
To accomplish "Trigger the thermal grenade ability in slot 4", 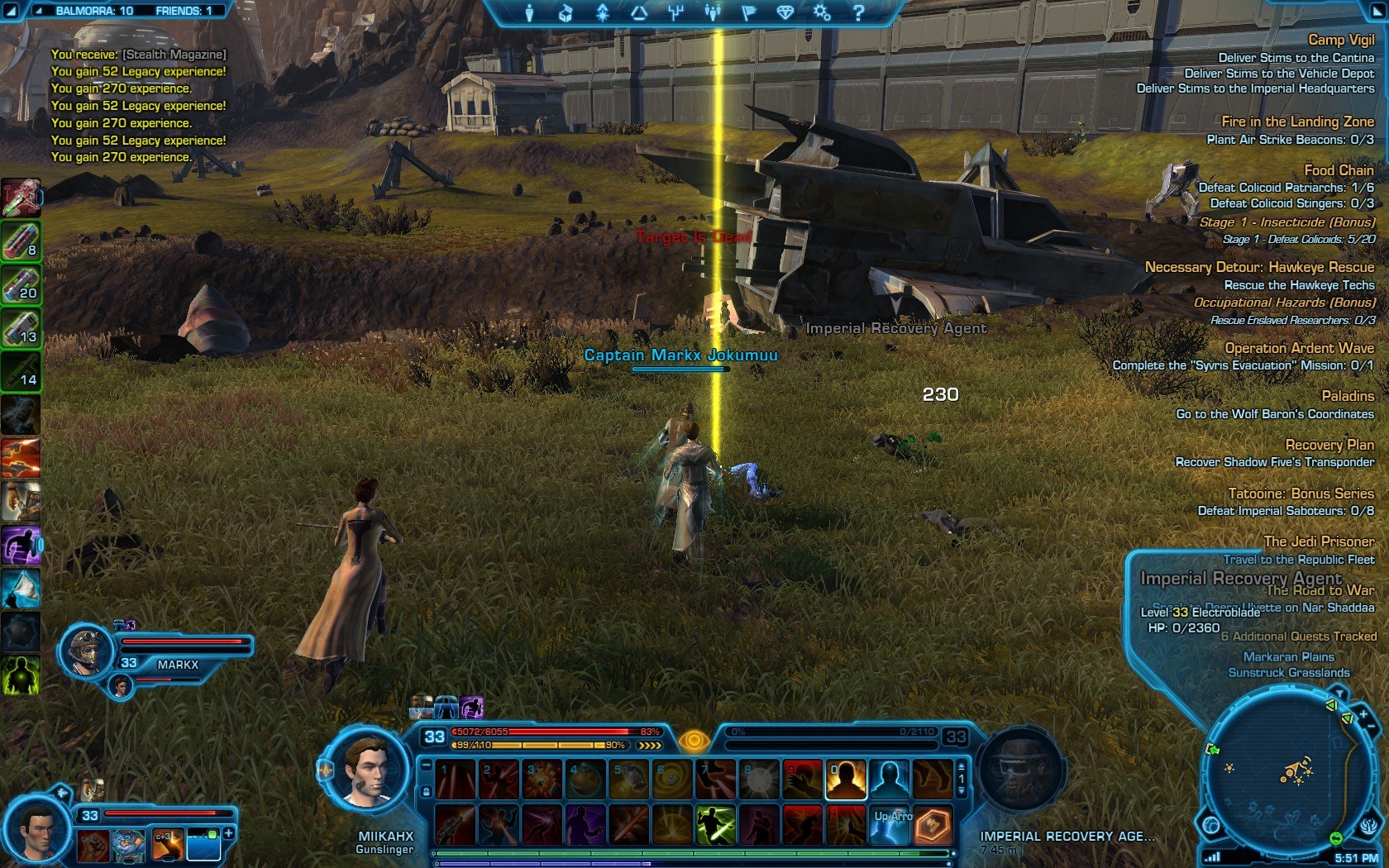I will pos(585,780).
